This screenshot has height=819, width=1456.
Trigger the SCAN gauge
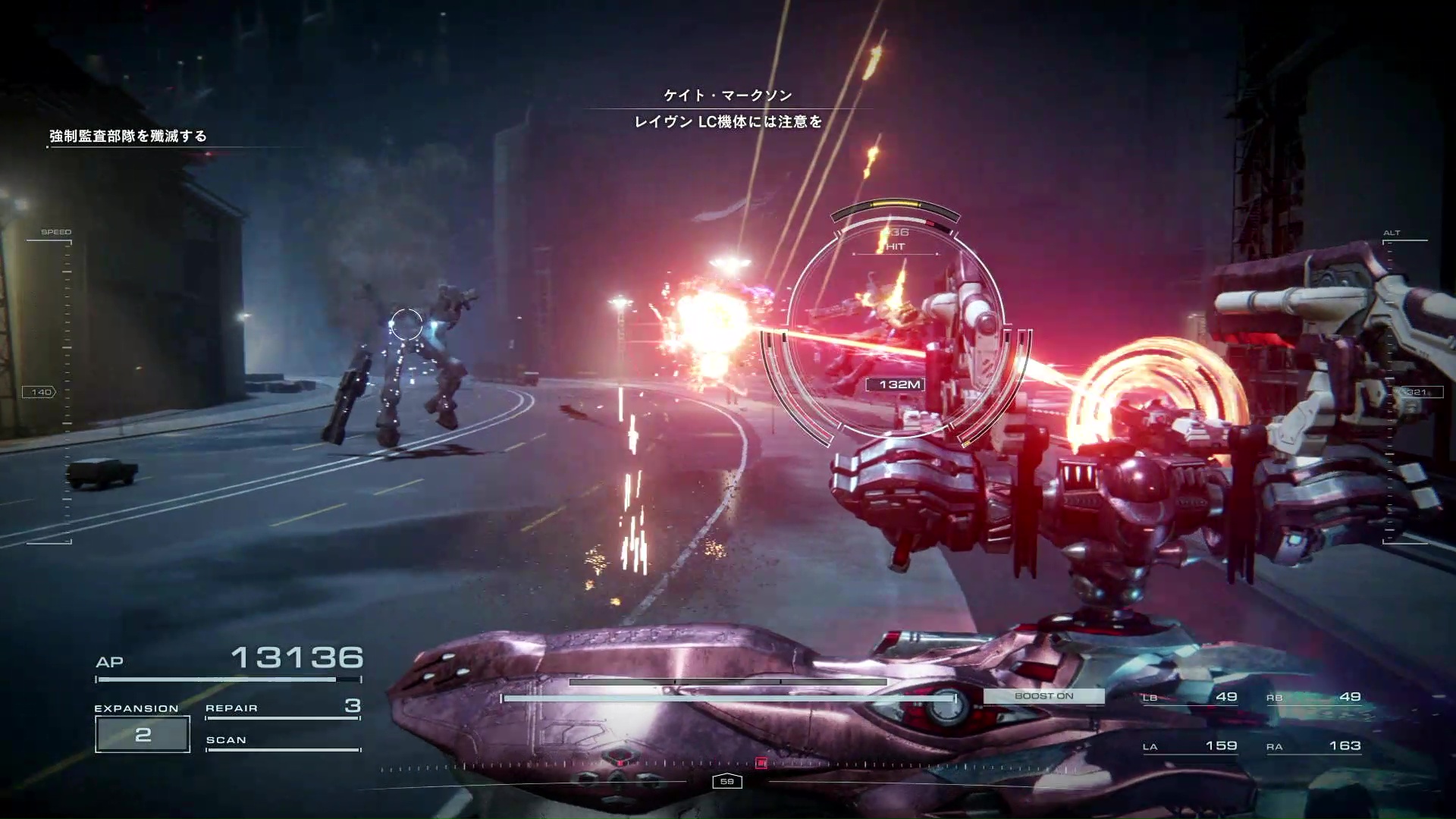point(282,741)
